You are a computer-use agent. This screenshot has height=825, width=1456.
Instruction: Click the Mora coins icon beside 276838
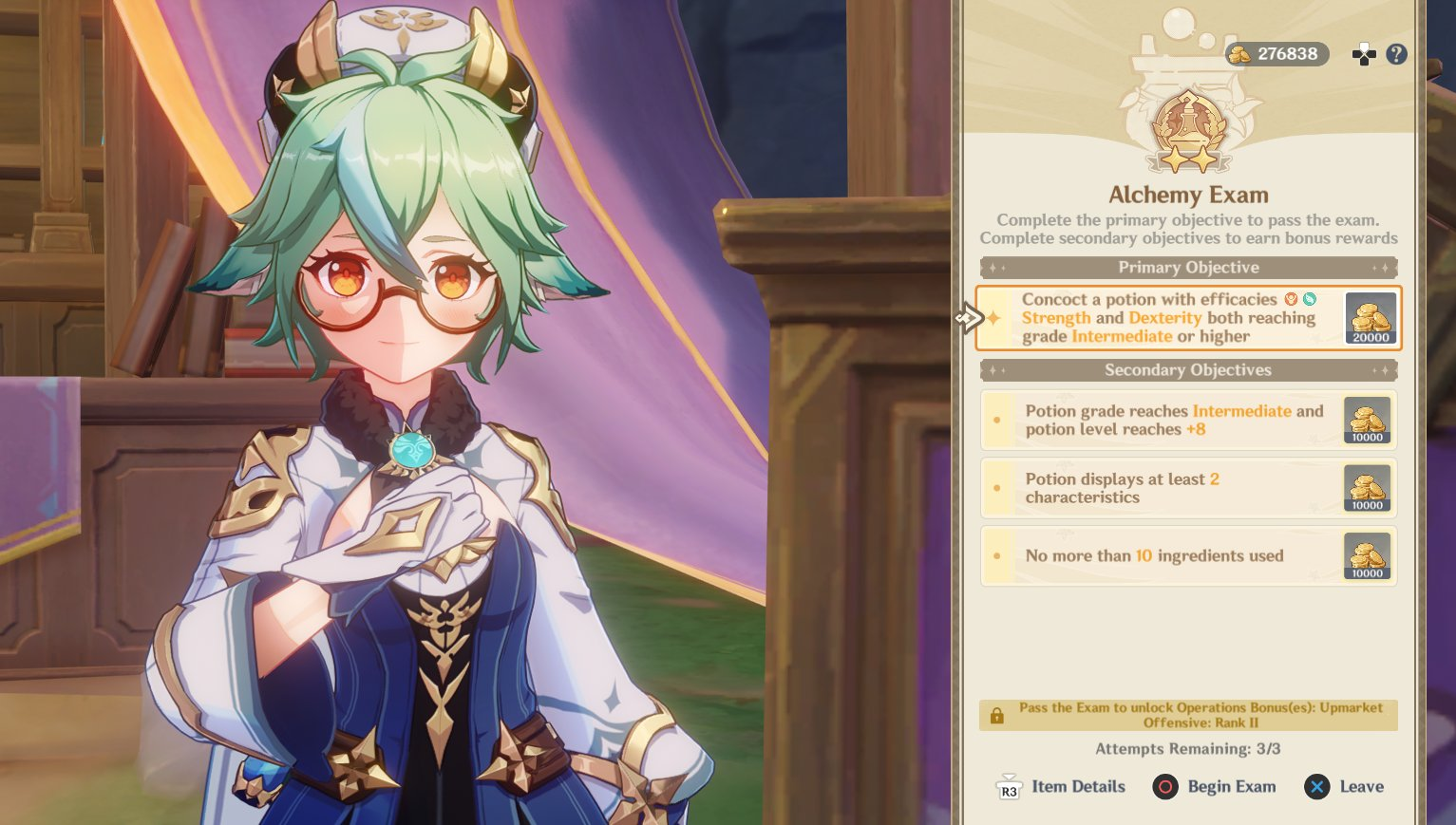point(1239,54)
